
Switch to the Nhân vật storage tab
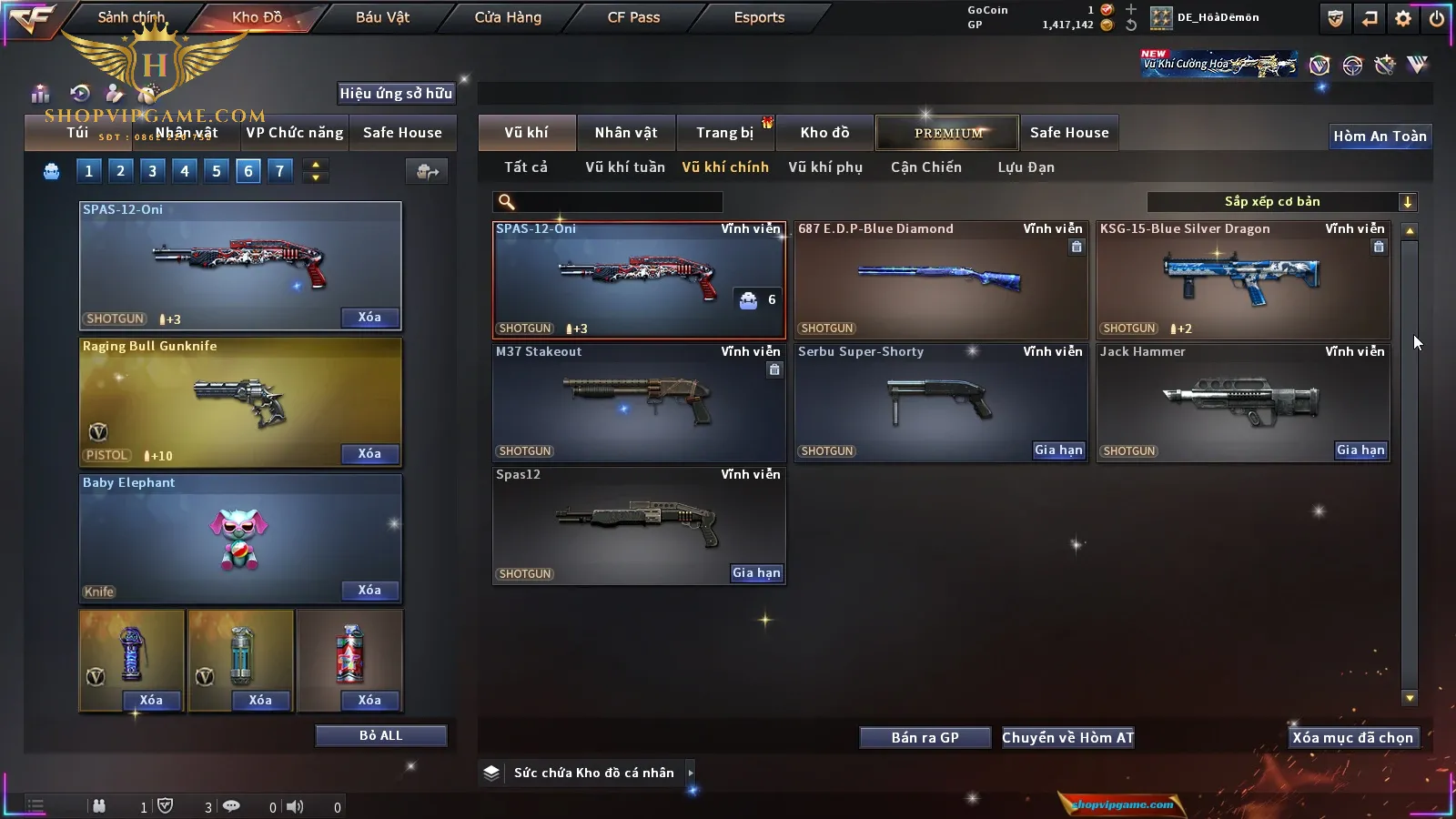tap(625, 133)
